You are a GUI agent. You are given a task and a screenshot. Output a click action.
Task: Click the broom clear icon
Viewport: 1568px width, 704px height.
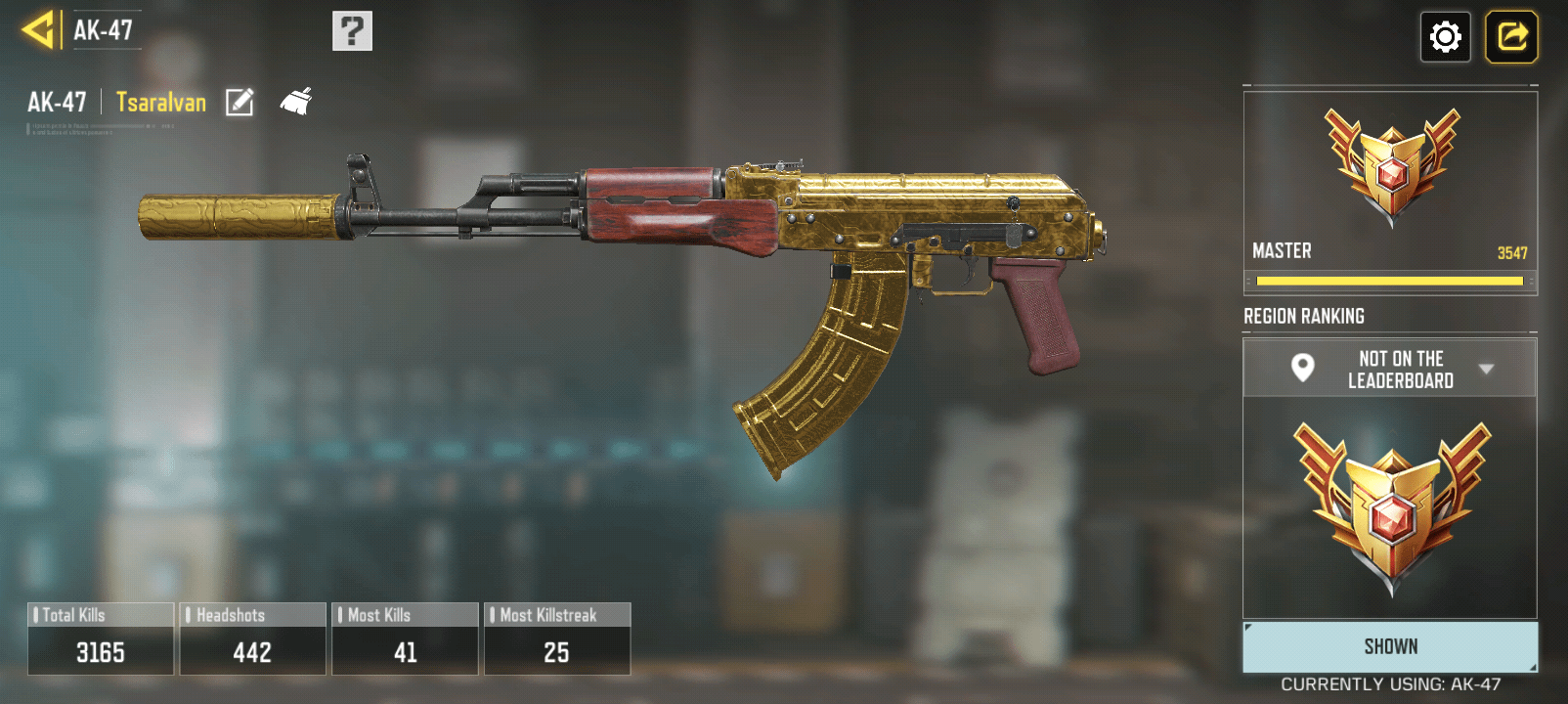(296, 101)
